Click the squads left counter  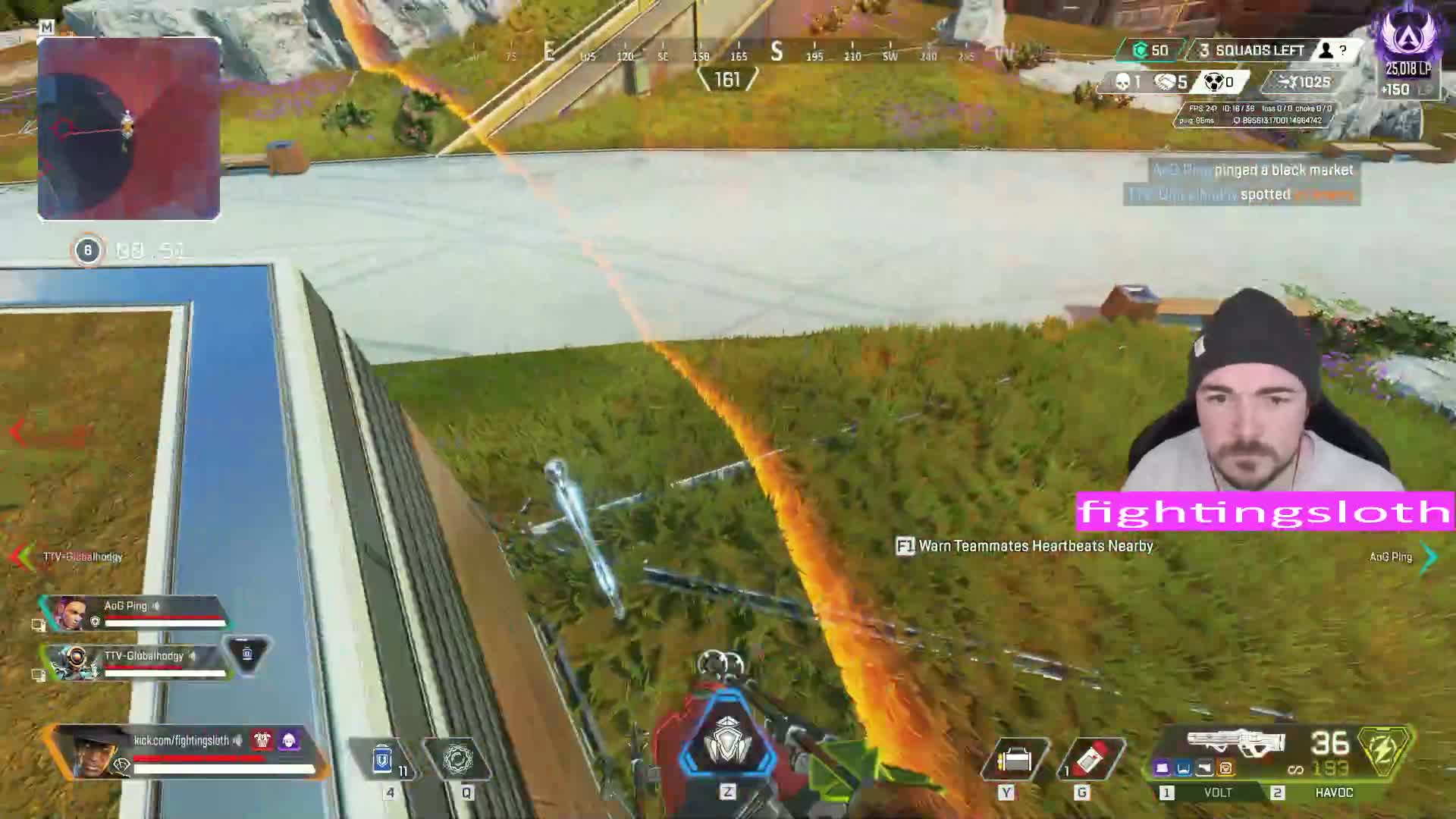(x=1259, y=51)
